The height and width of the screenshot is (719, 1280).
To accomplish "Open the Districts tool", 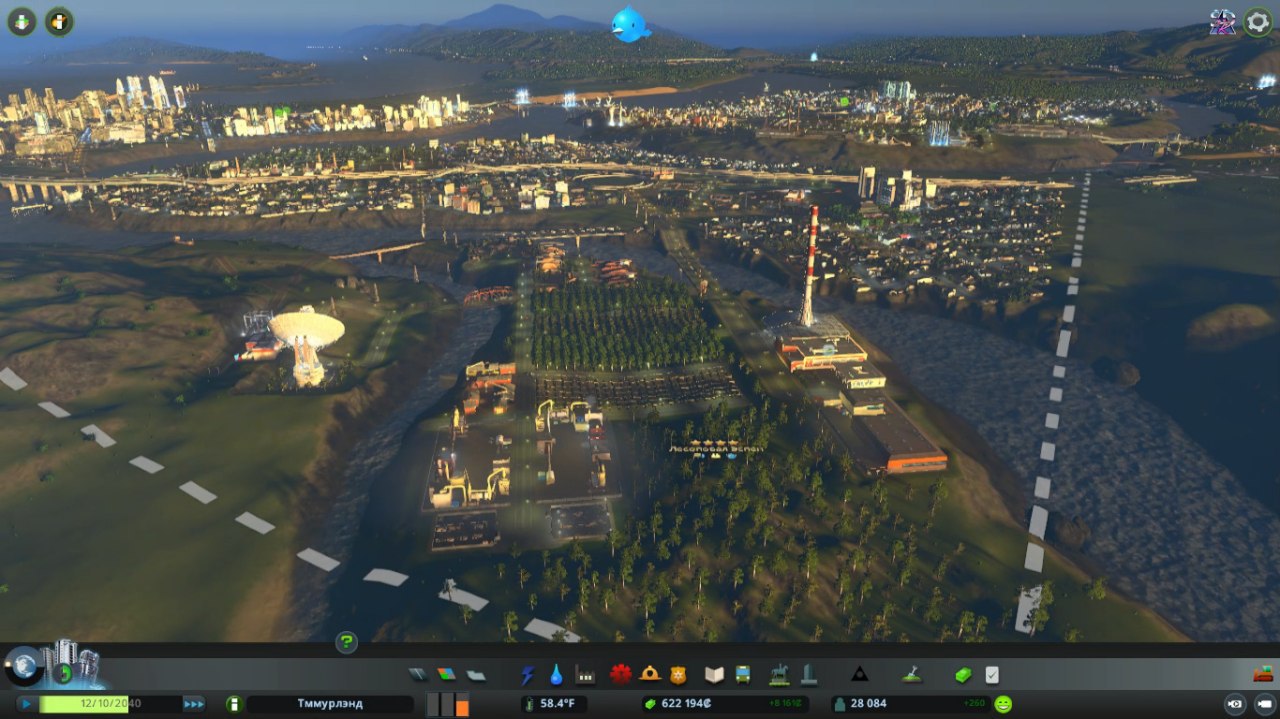I will pos(476,675).
